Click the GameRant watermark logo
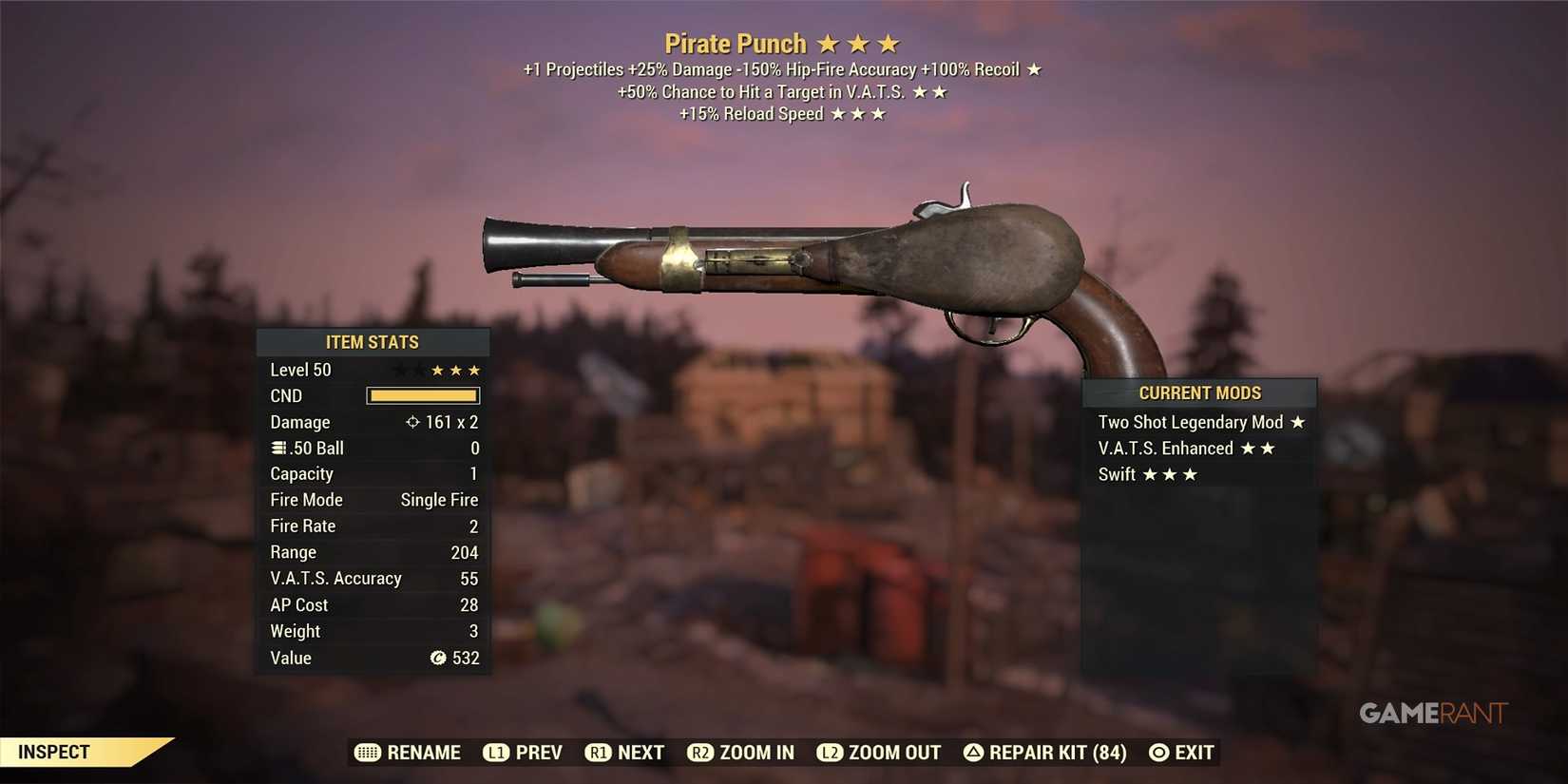Viewport: 1568px width, 784px height. [x=1435, y=714]
